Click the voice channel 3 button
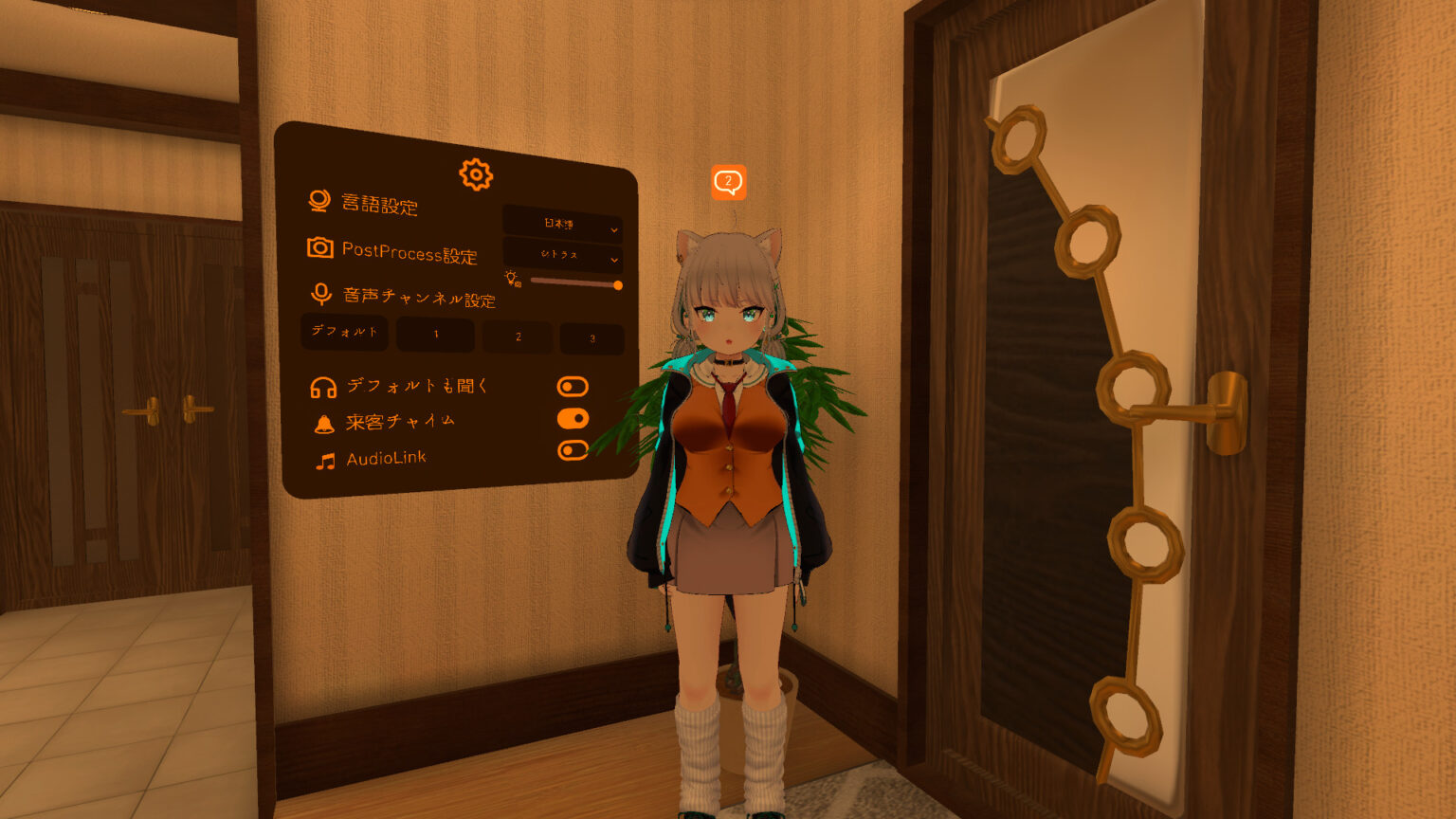The width and height of the screenshot is (1456, 819). (x=591, y=337)
